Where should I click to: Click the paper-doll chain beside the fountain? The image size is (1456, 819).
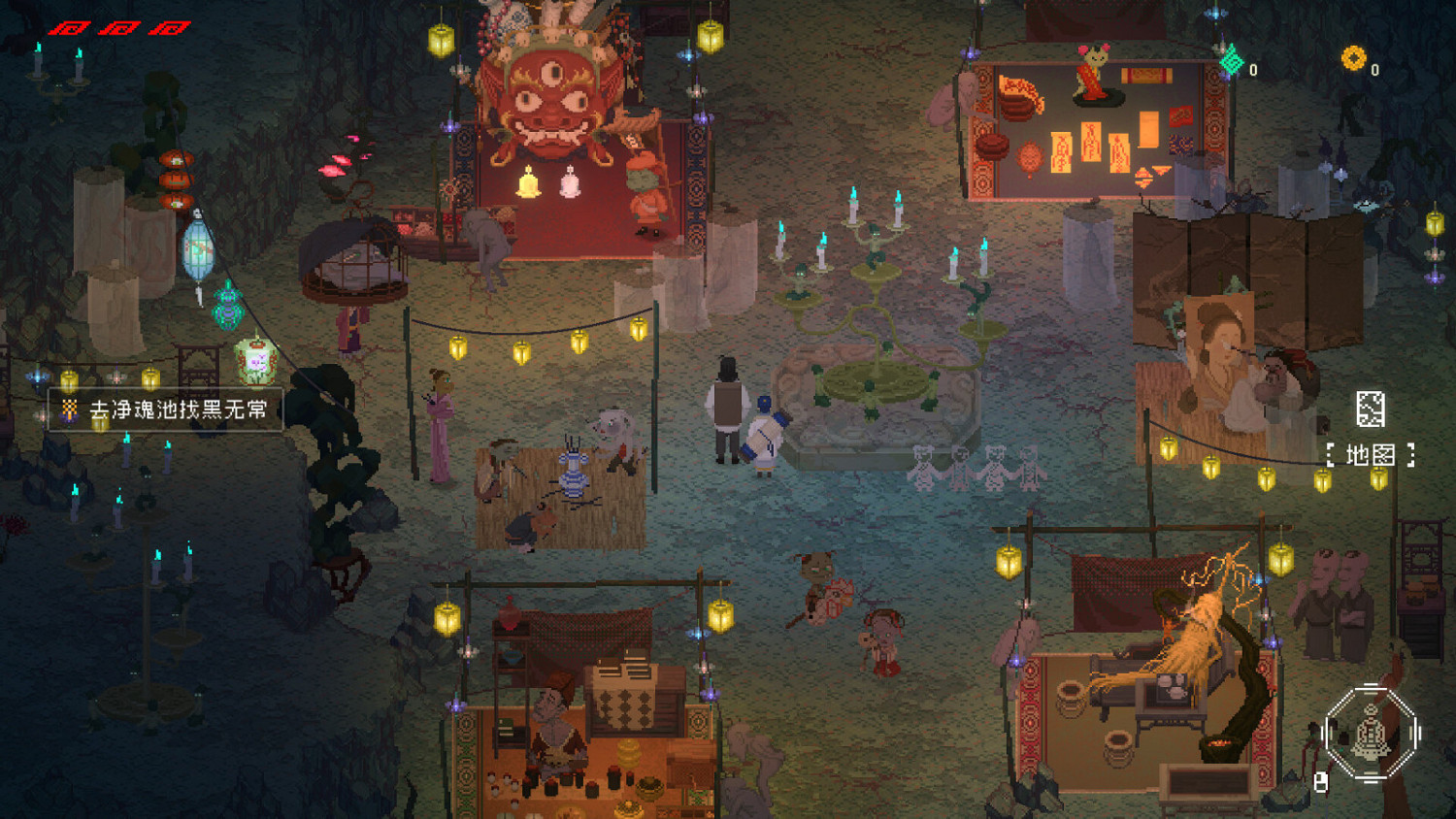(x=971, y=463)
